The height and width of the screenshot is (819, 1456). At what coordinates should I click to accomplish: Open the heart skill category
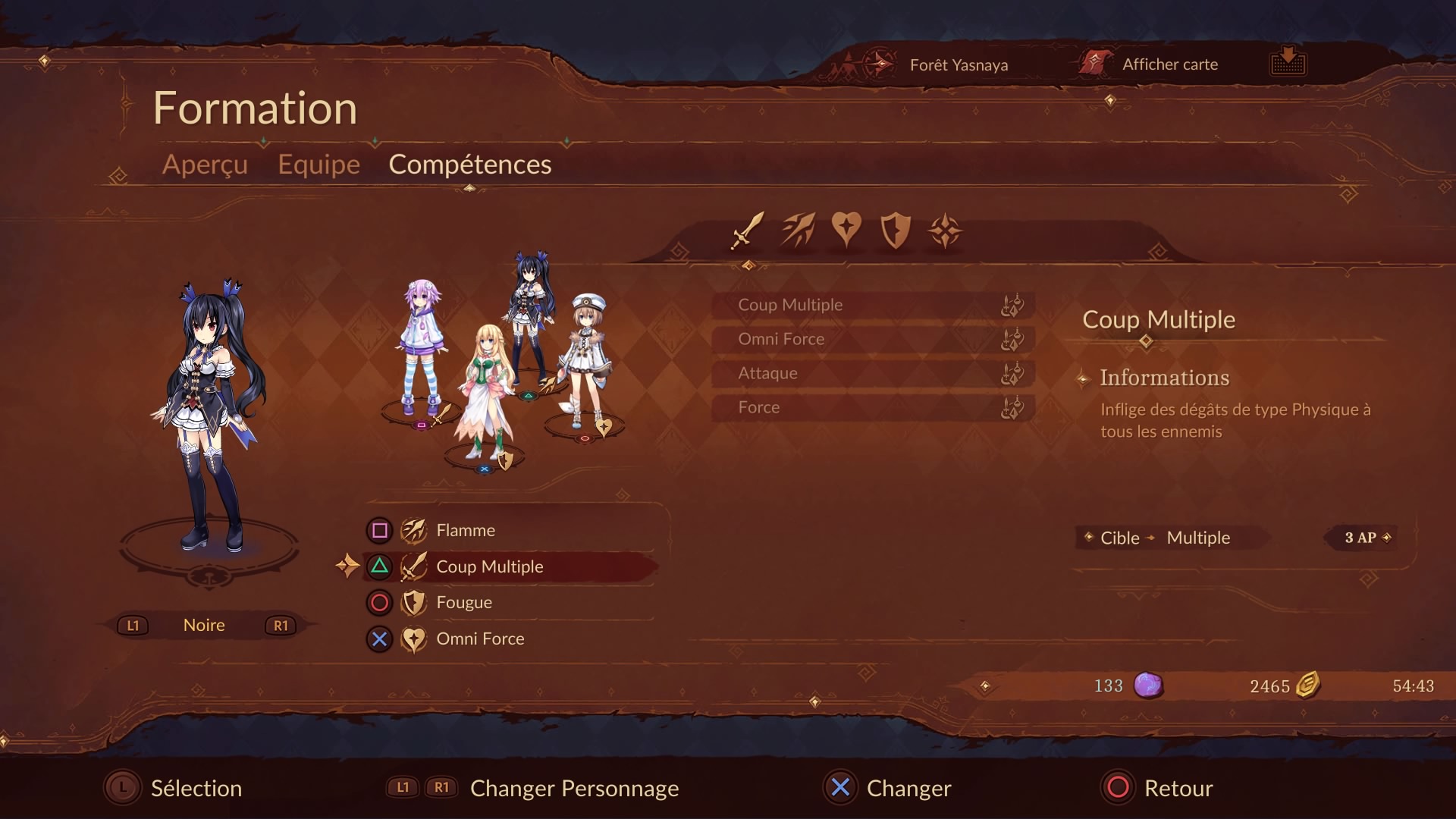coord(846,229)
